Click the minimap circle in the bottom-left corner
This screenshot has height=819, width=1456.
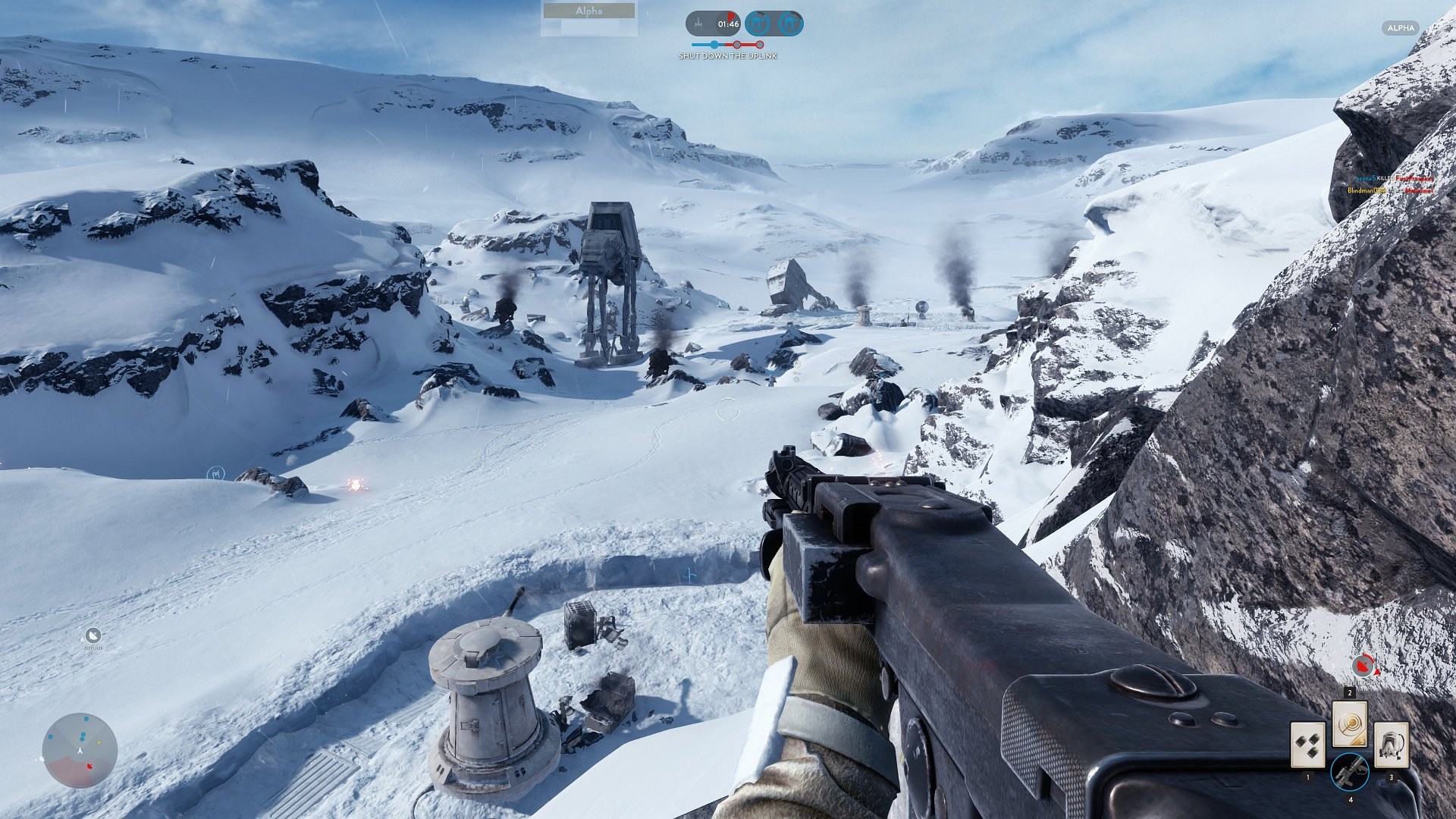[x=80, y=751]
